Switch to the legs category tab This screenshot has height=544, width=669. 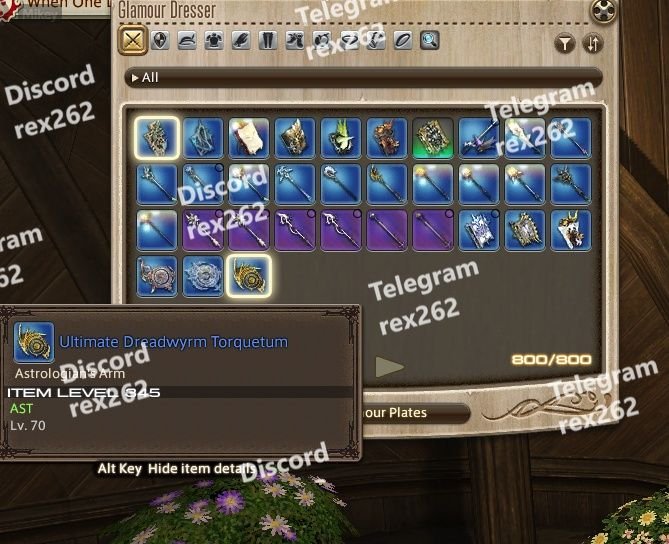268,41
